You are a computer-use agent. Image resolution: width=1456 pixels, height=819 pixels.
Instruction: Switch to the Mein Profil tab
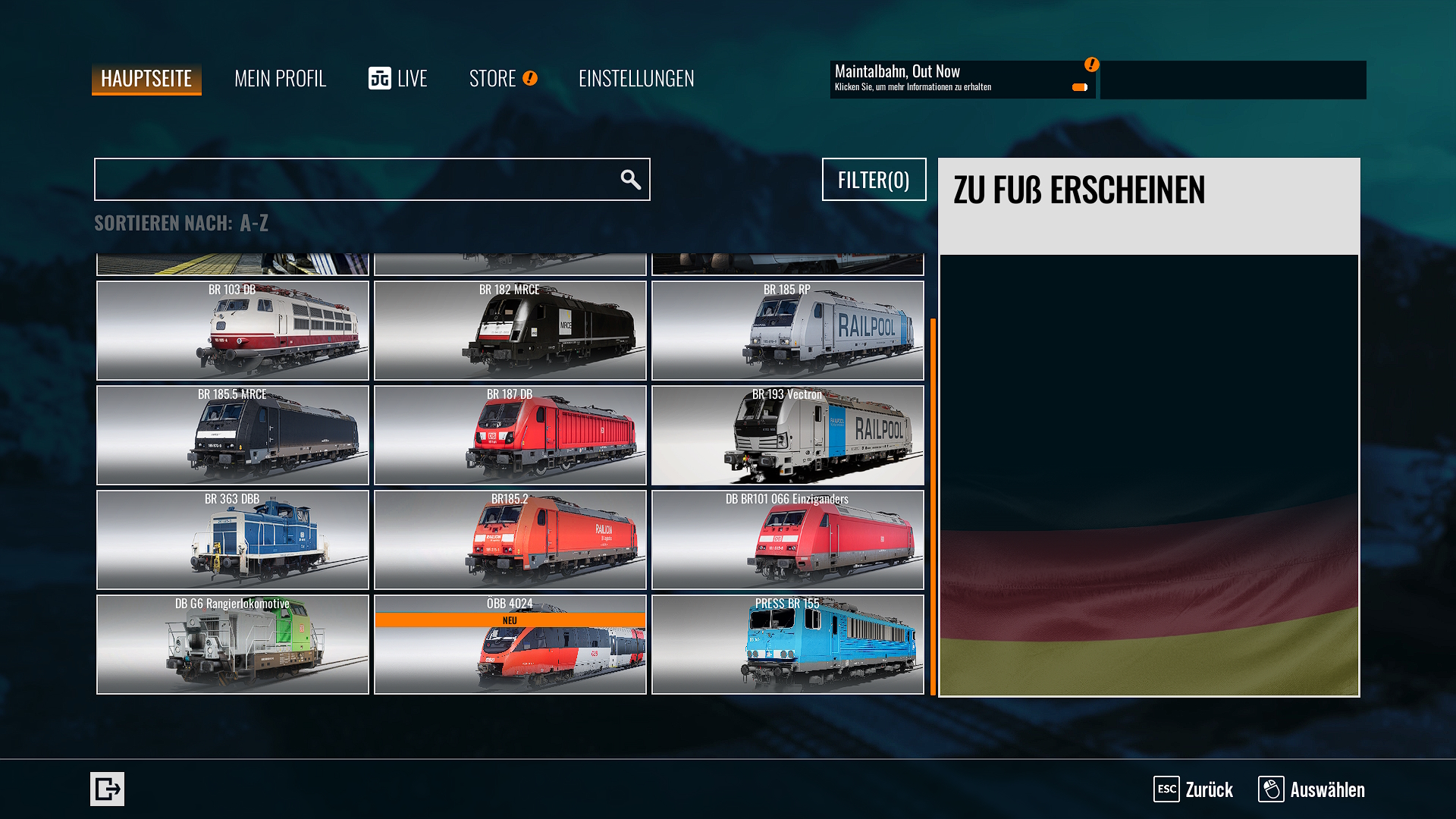[280, 78]
